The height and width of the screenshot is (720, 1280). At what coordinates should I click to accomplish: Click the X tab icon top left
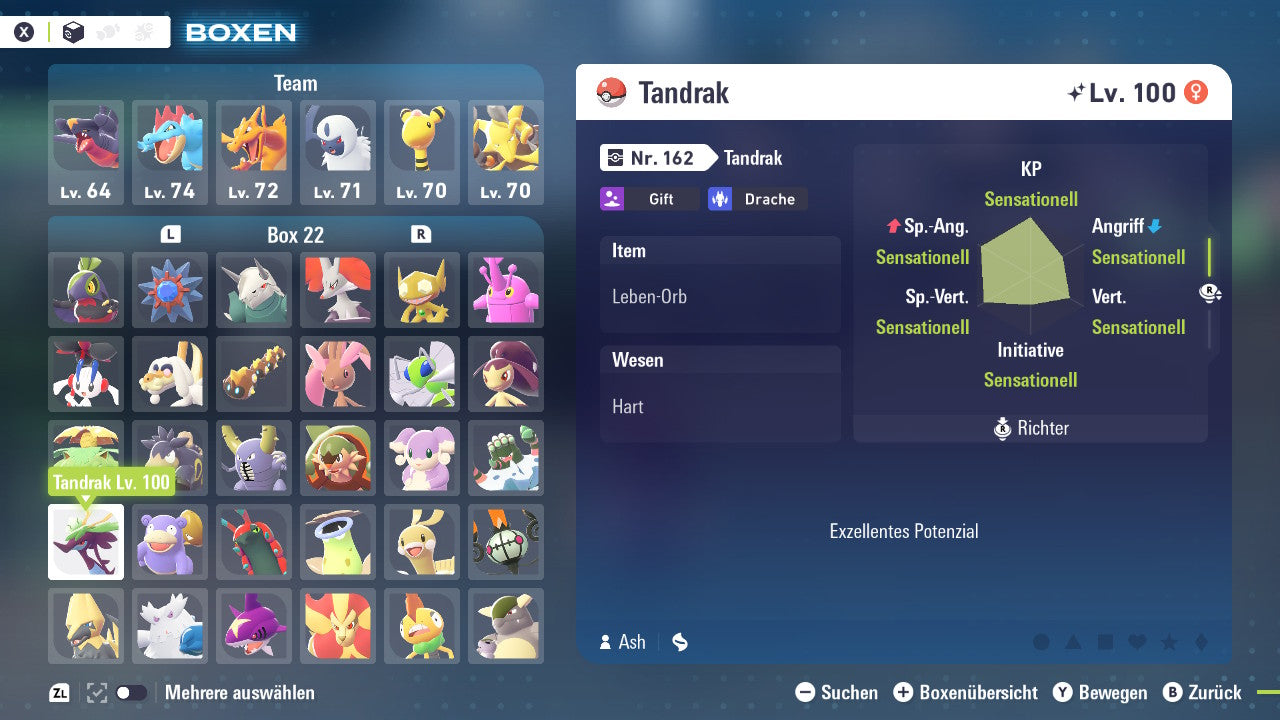24,31
